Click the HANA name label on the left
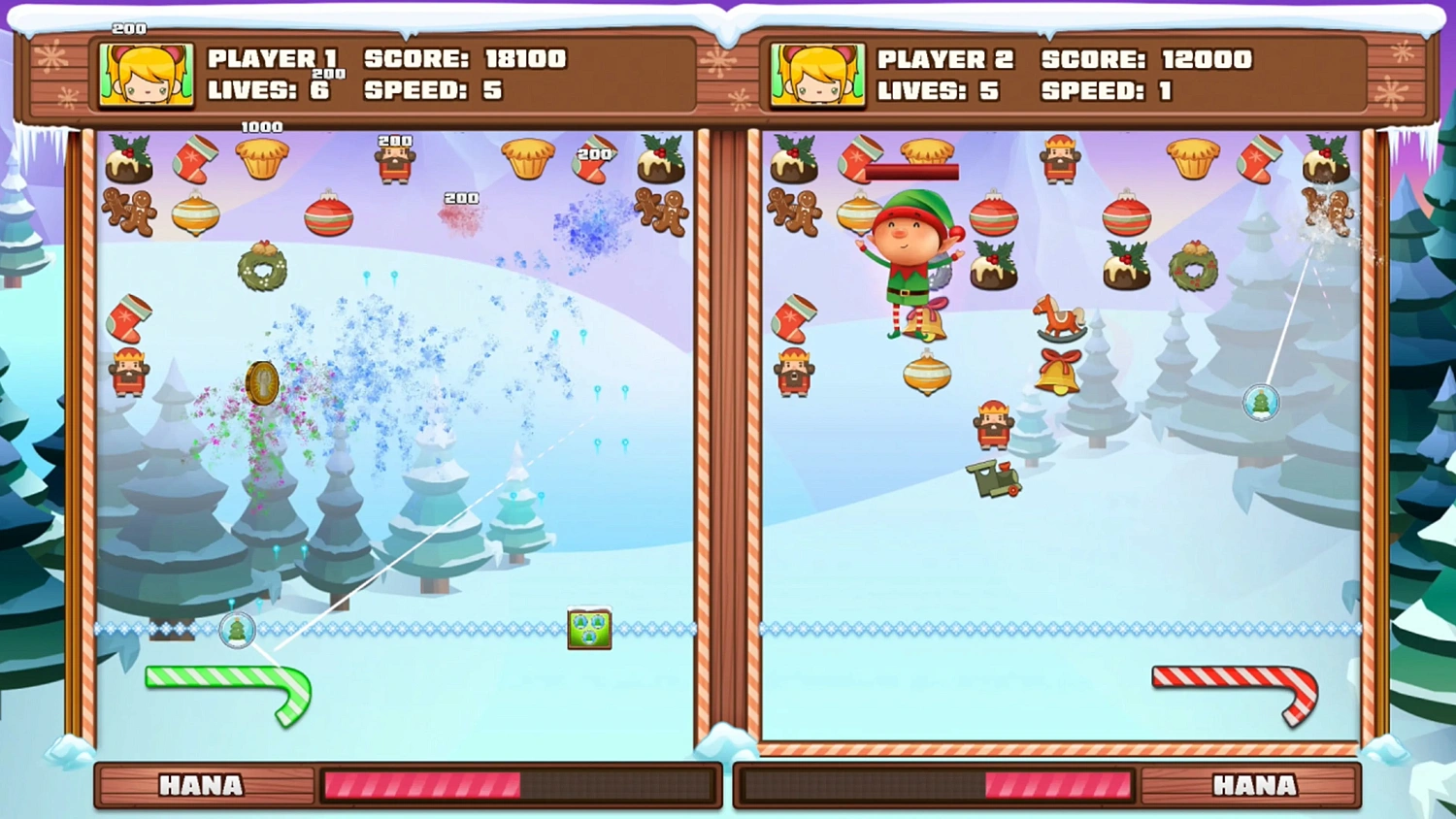Image resolution: width=1456 pixels, height=819 pixels. tap(202, 786)
